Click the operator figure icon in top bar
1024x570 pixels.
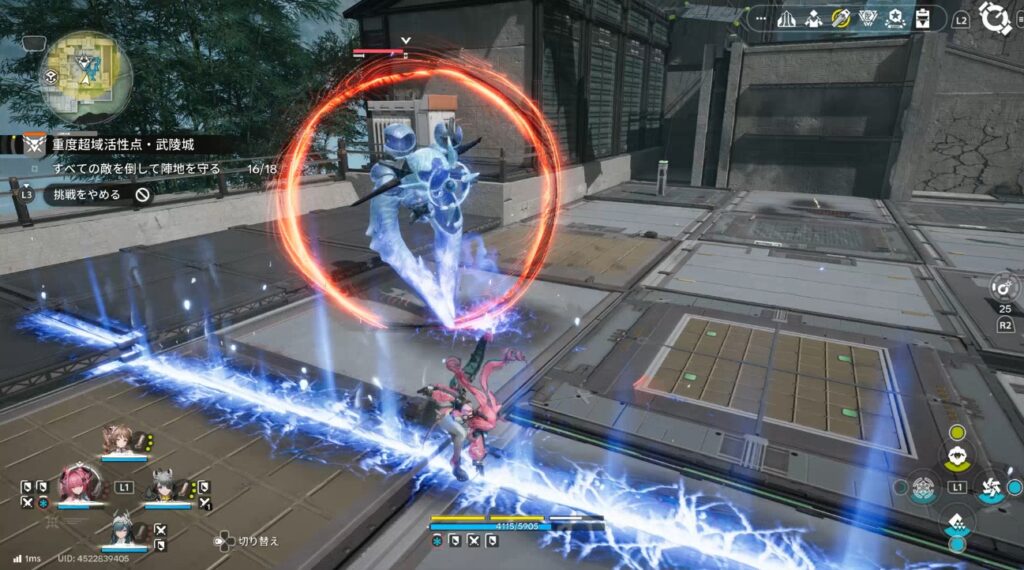813,18
